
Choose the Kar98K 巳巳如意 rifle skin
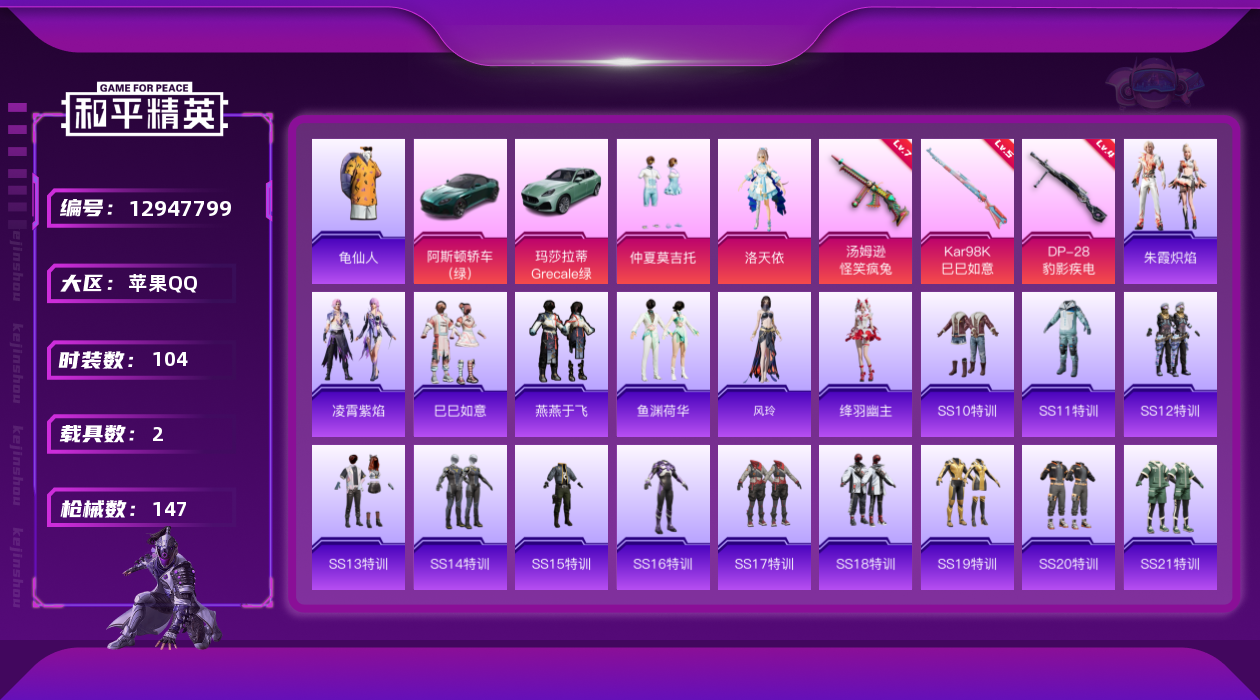(967, 210)
